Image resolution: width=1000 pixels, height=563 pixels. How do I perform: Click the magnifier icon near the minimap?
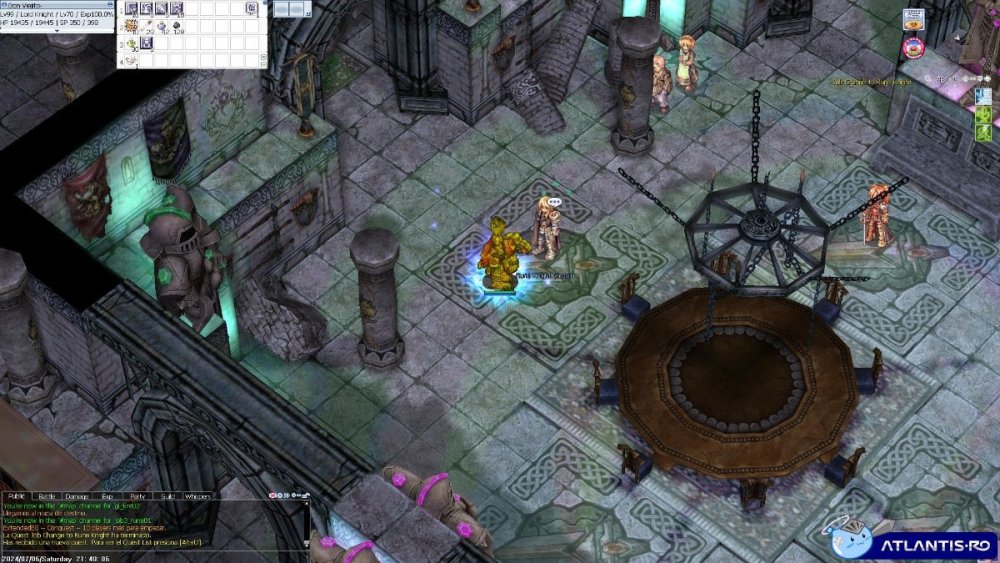coord(929,78)
